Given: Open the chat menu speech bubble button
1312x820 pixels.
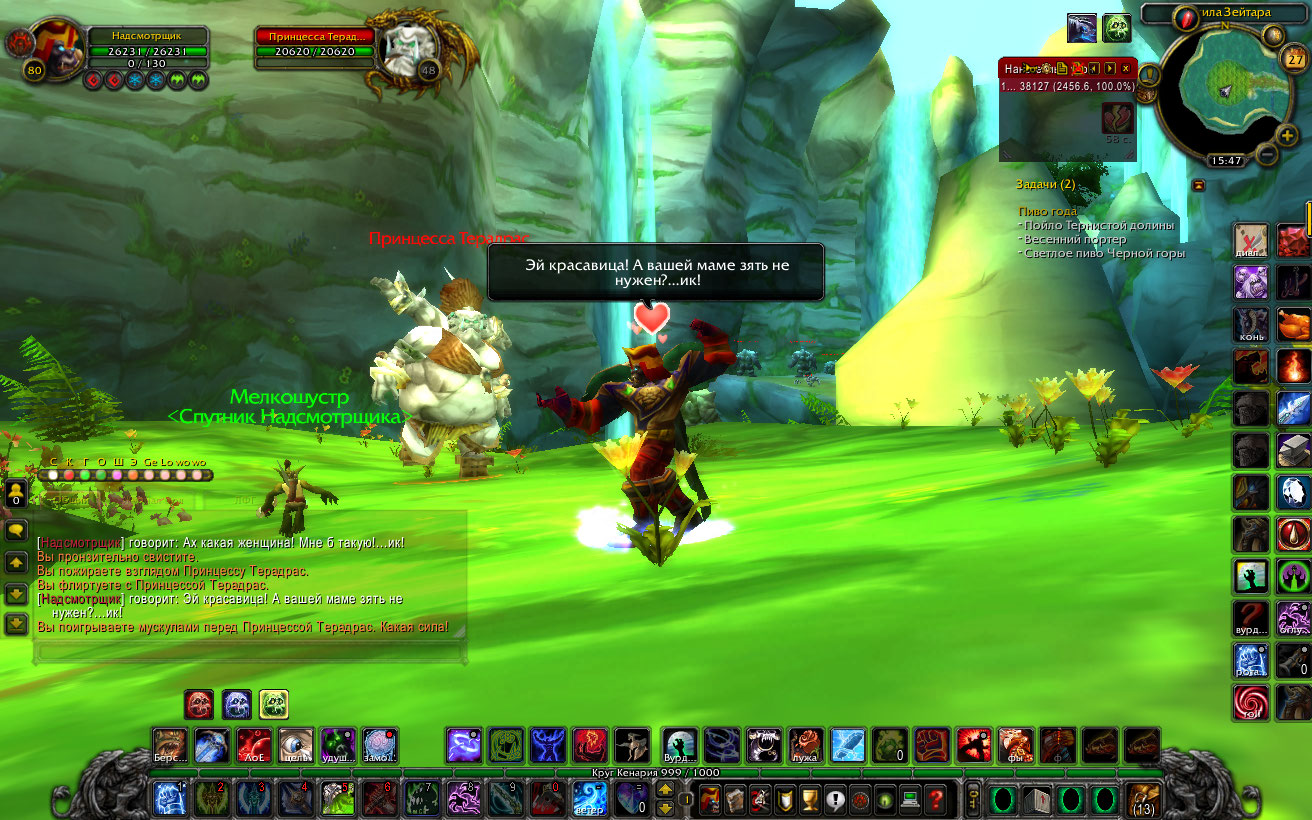Looking at the screenshot, I should [16, 530].
